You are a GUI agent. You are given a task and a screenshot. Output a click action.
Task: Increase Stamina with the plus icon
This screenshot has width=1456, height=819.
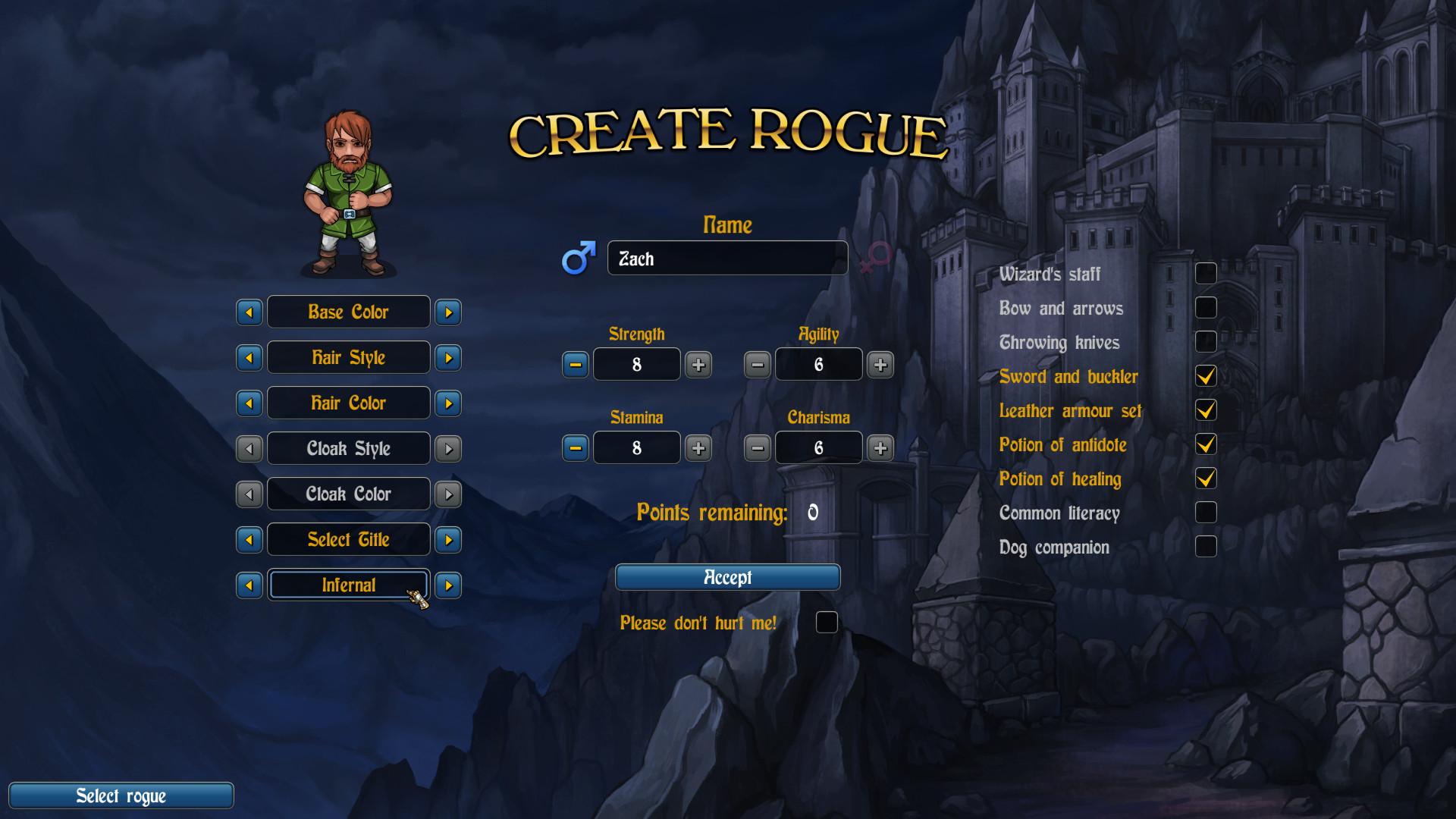pyautogui.click(x=698, y=448)
